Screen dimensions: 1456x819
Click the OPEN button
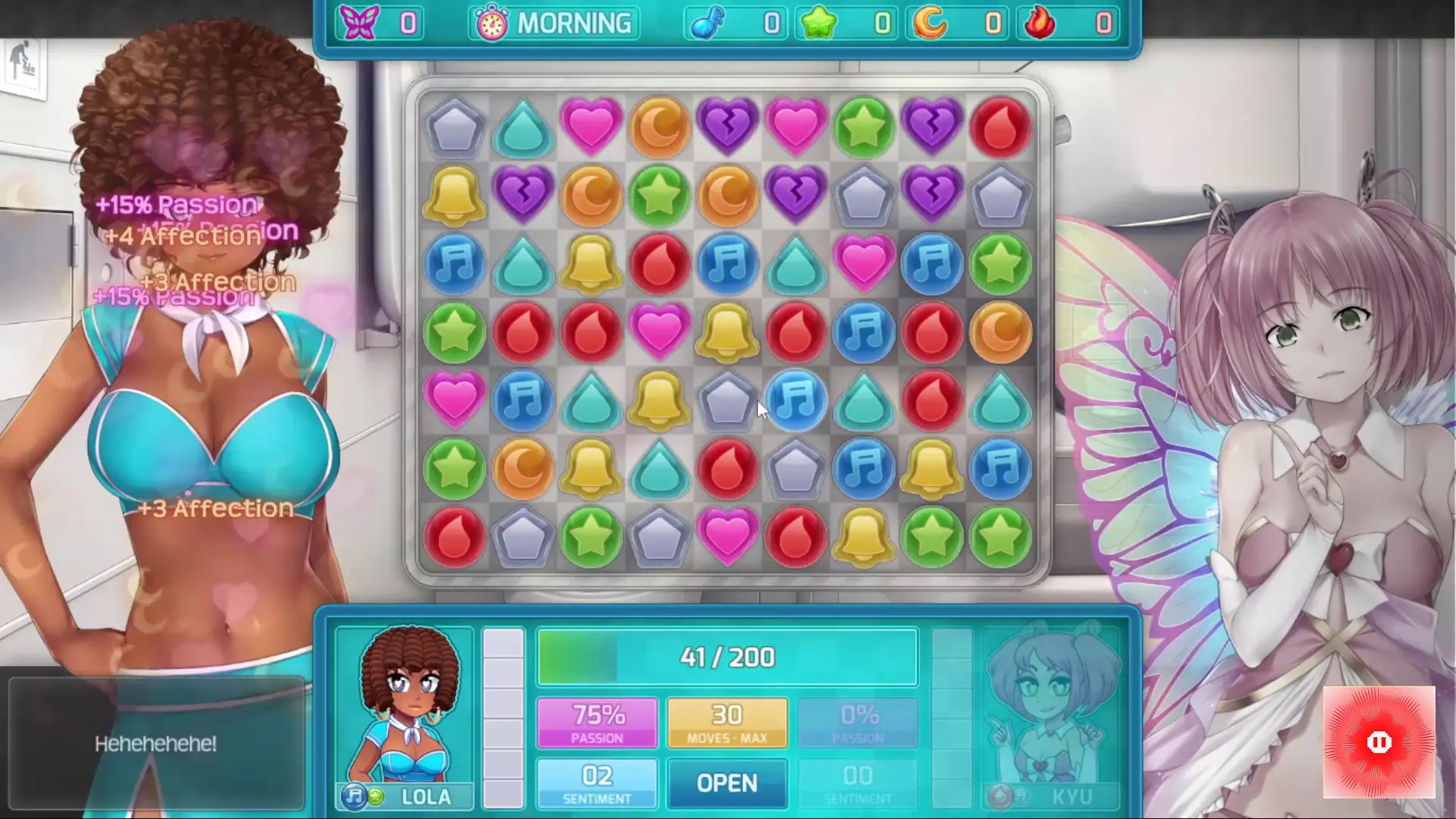(726, 783)
